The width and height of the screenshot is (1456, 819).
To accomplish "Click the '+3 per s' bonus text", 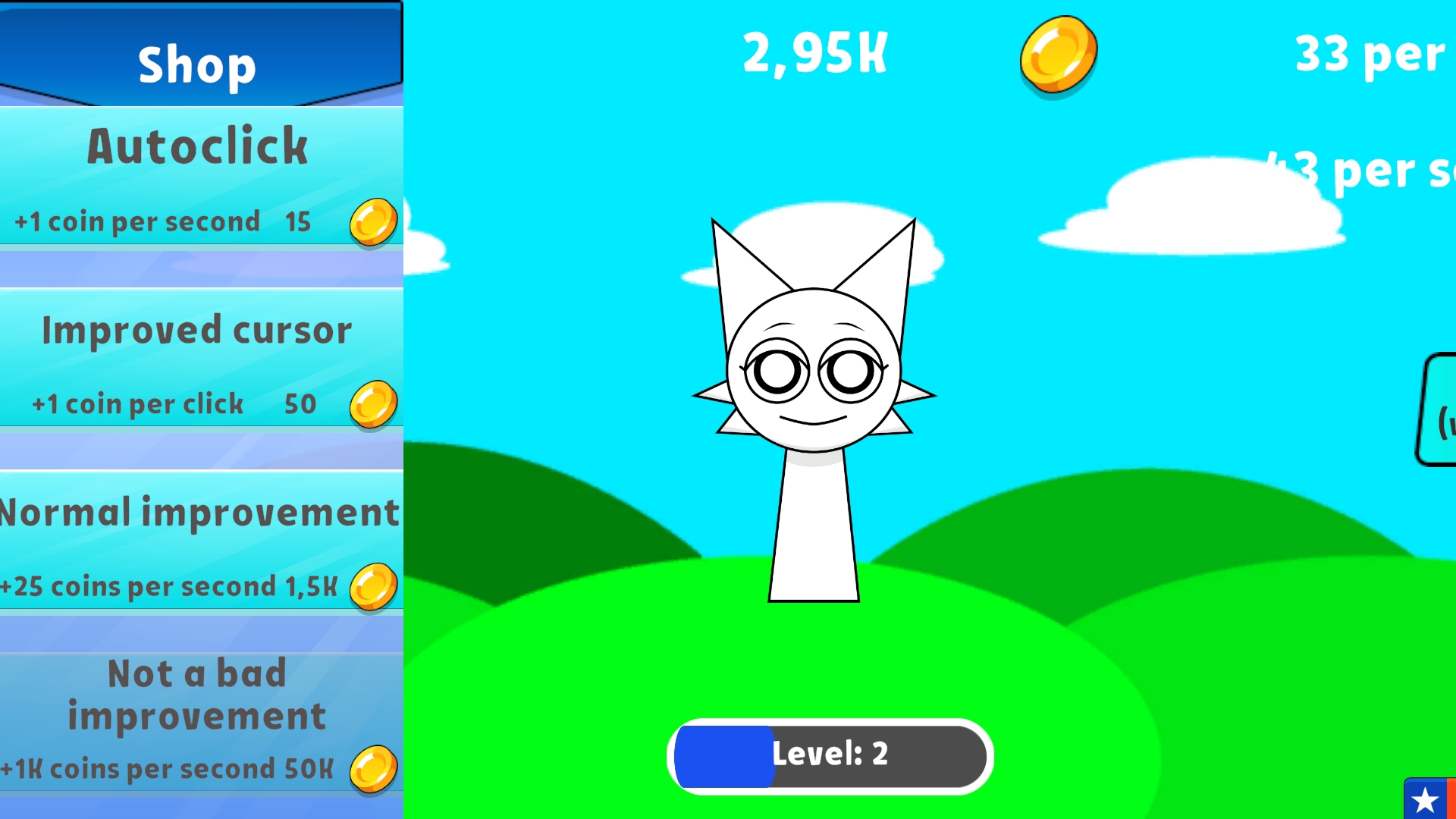I will (1365, 171).
